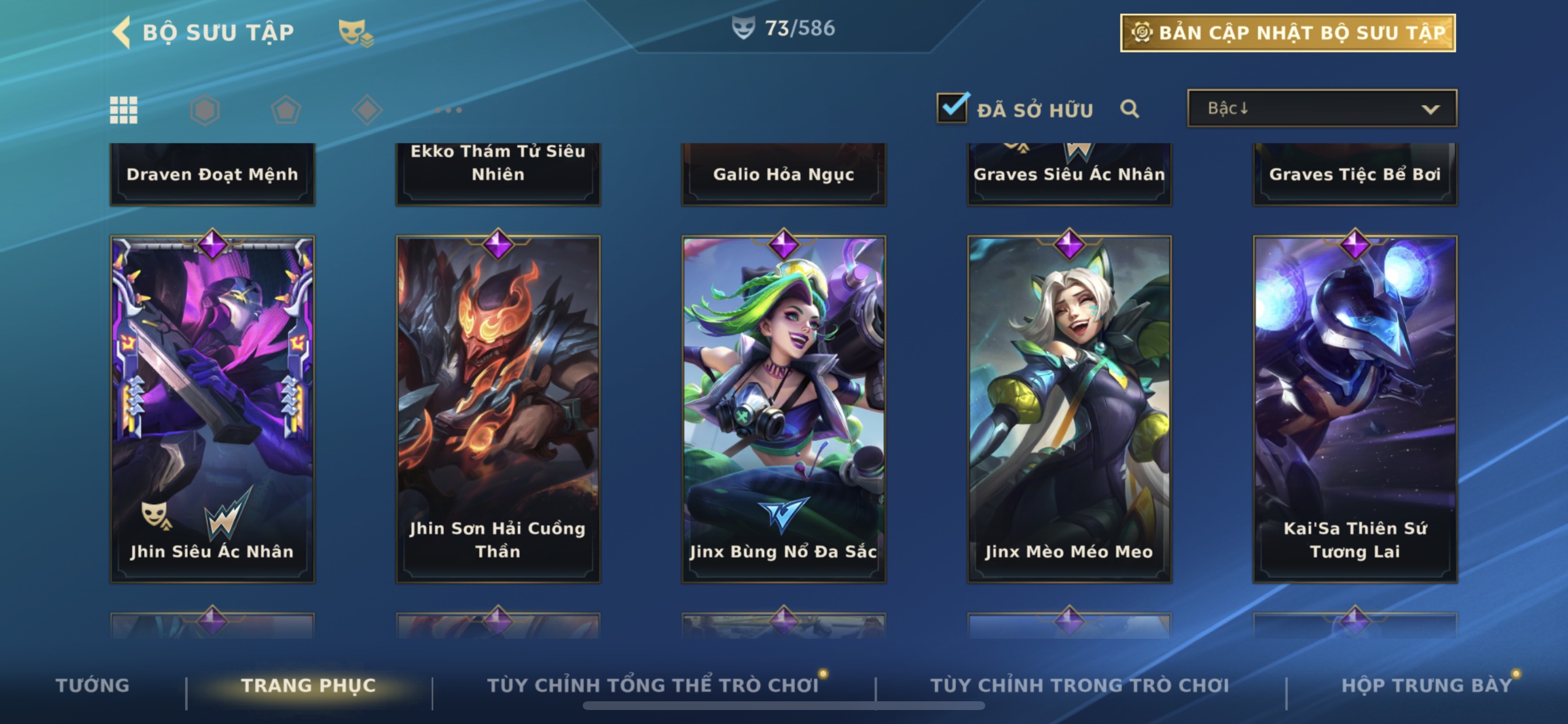
Task: Pick the Jinx Bùng Nổ Đa Sắc skin
Action: click(783, 407)
